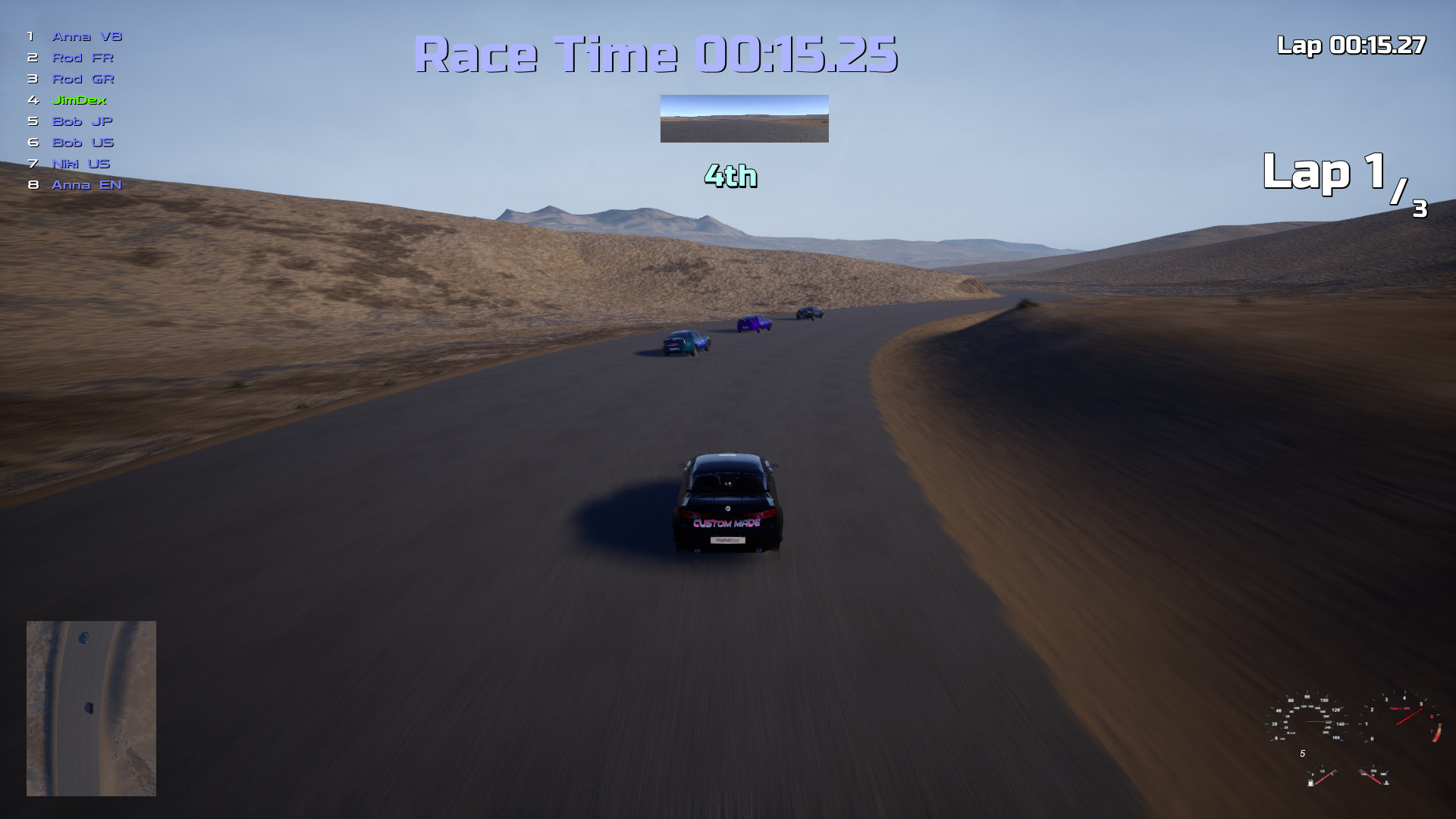Open the rear-view mirror display
Screen dimensions: 1456x819
(744, 118)
